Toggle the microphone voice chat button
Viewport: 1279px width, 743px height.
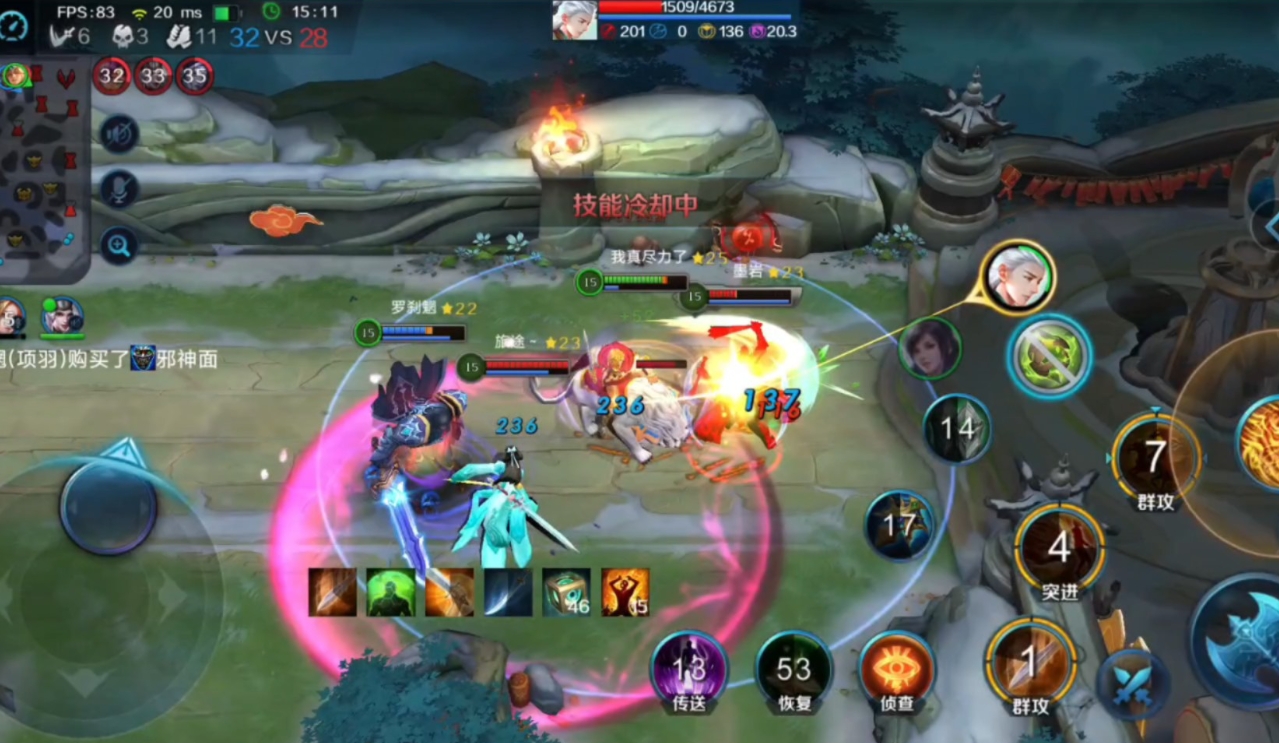tap(119, 189)
